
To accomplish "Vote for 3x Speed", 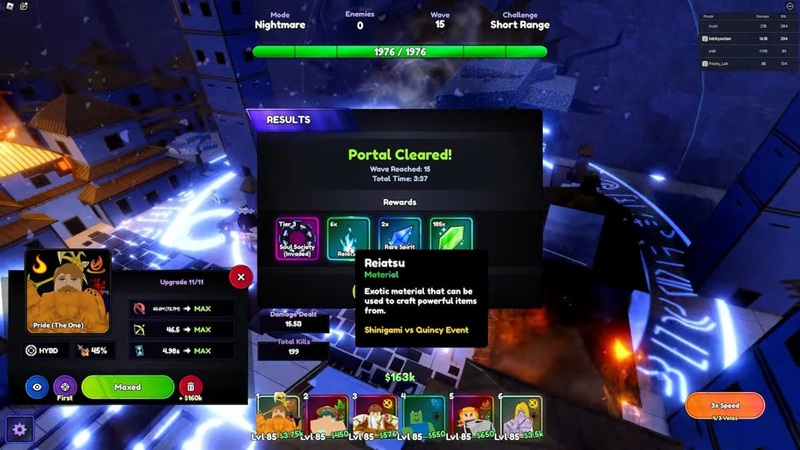I will pos(724,405).
